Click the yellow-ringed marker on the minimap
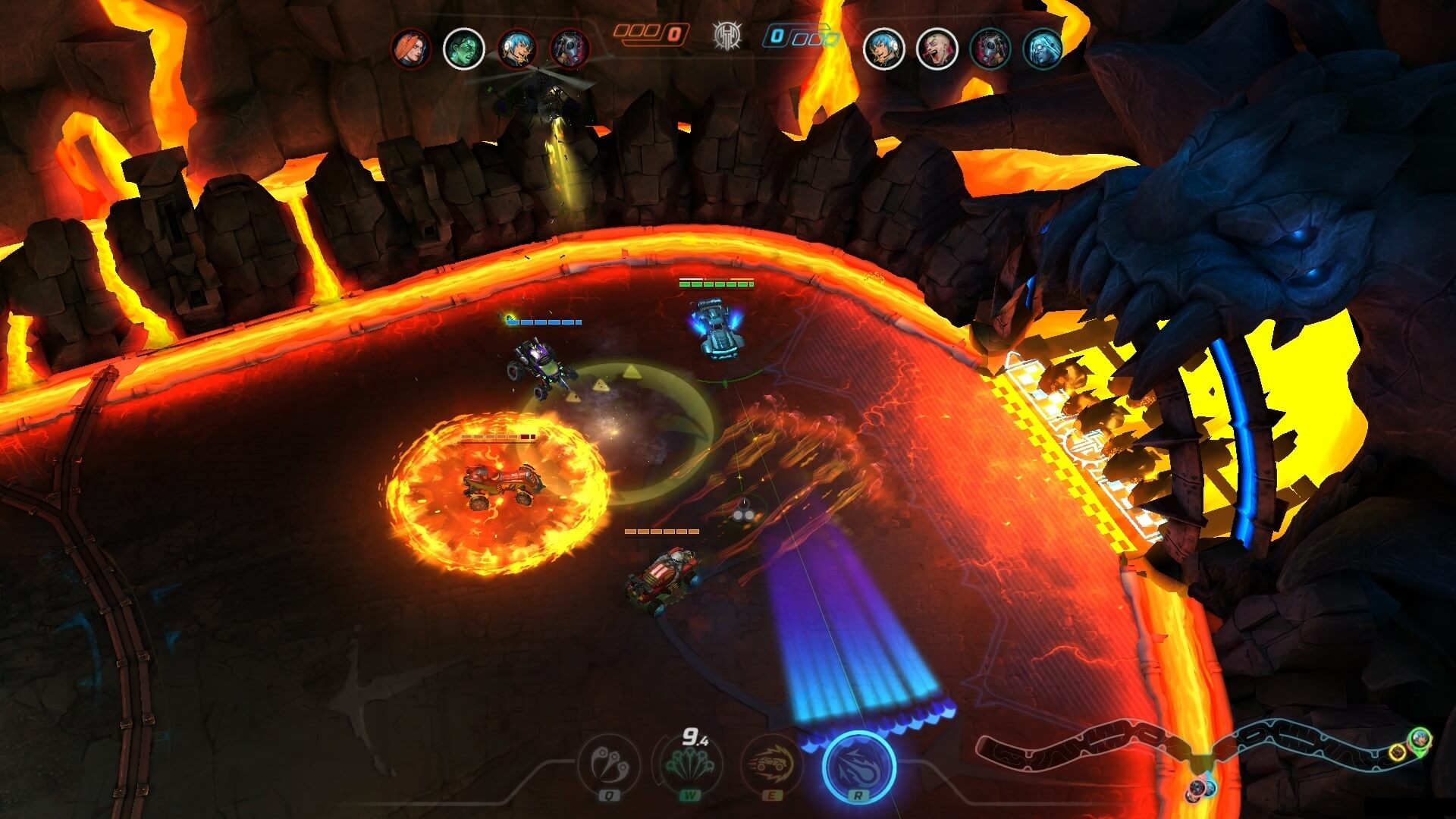The height and width of the screenshot is (819, 1456). [1398, 752]
